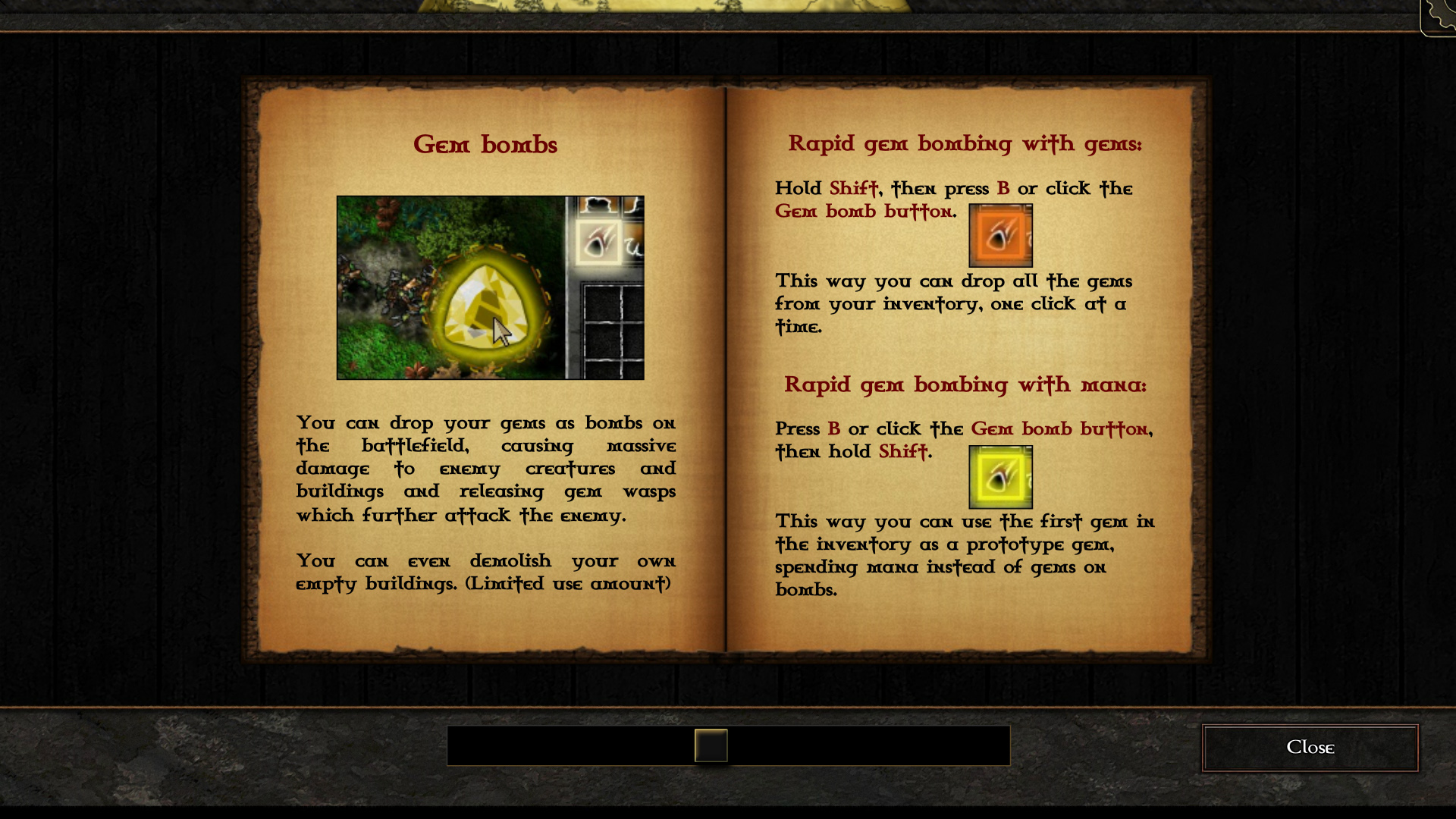Screen dimensions: 1456x819
Task: Click the claw icon inside the orange button
Action: click(x=1000, y=235)
